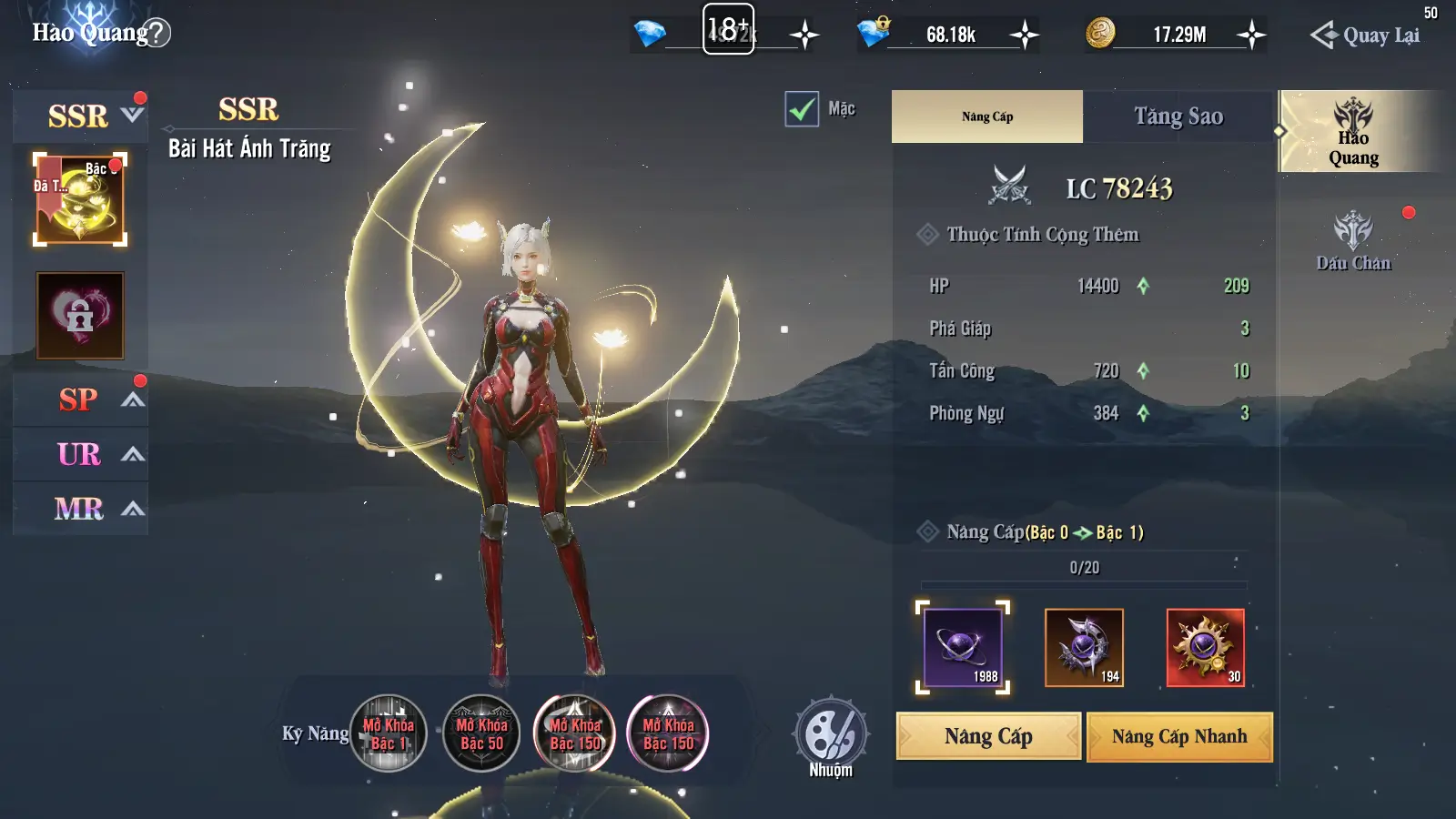This screenshot has width=1456, height=819.
Task: Select the Nâng Cấp tab
Action: (987, 116)
